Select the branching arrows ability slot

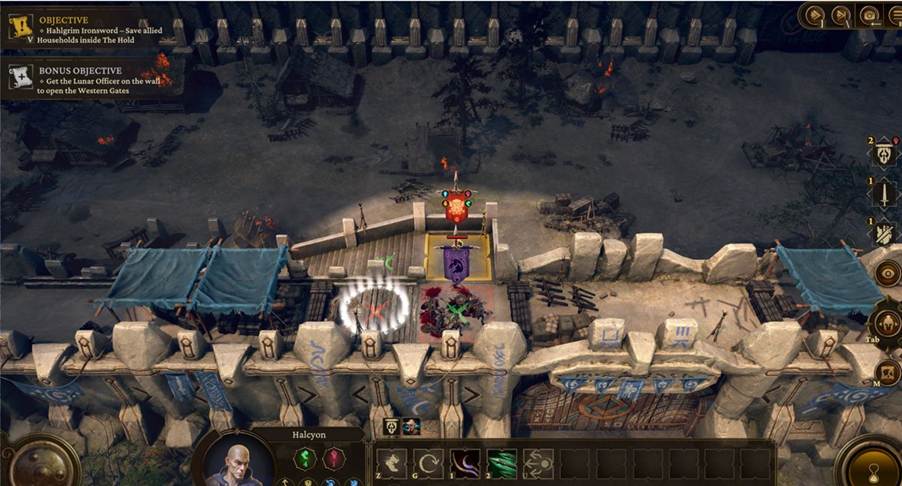(538, 463)
